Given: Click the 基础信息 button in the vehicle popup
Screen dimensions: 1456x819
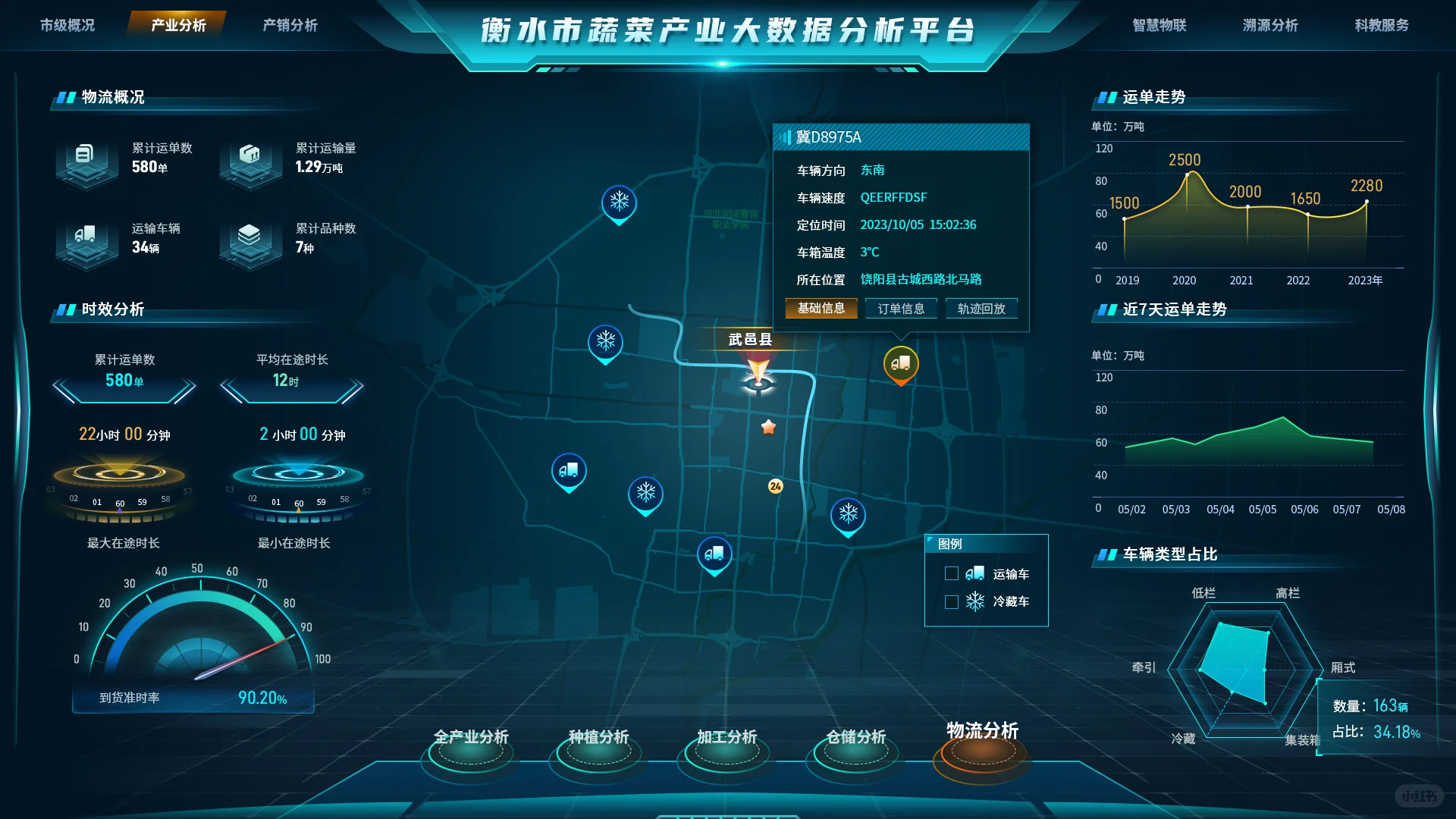Looking at the screenshot, I should pyautogui.click(x=821, y=309).
